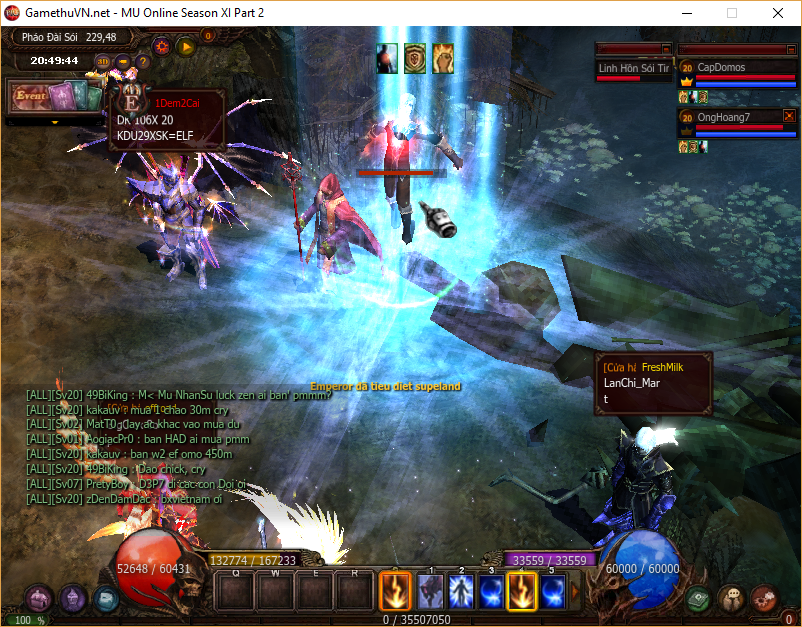
Task: Use the blue orb skill in slot 5
Action: pos(553,590)
